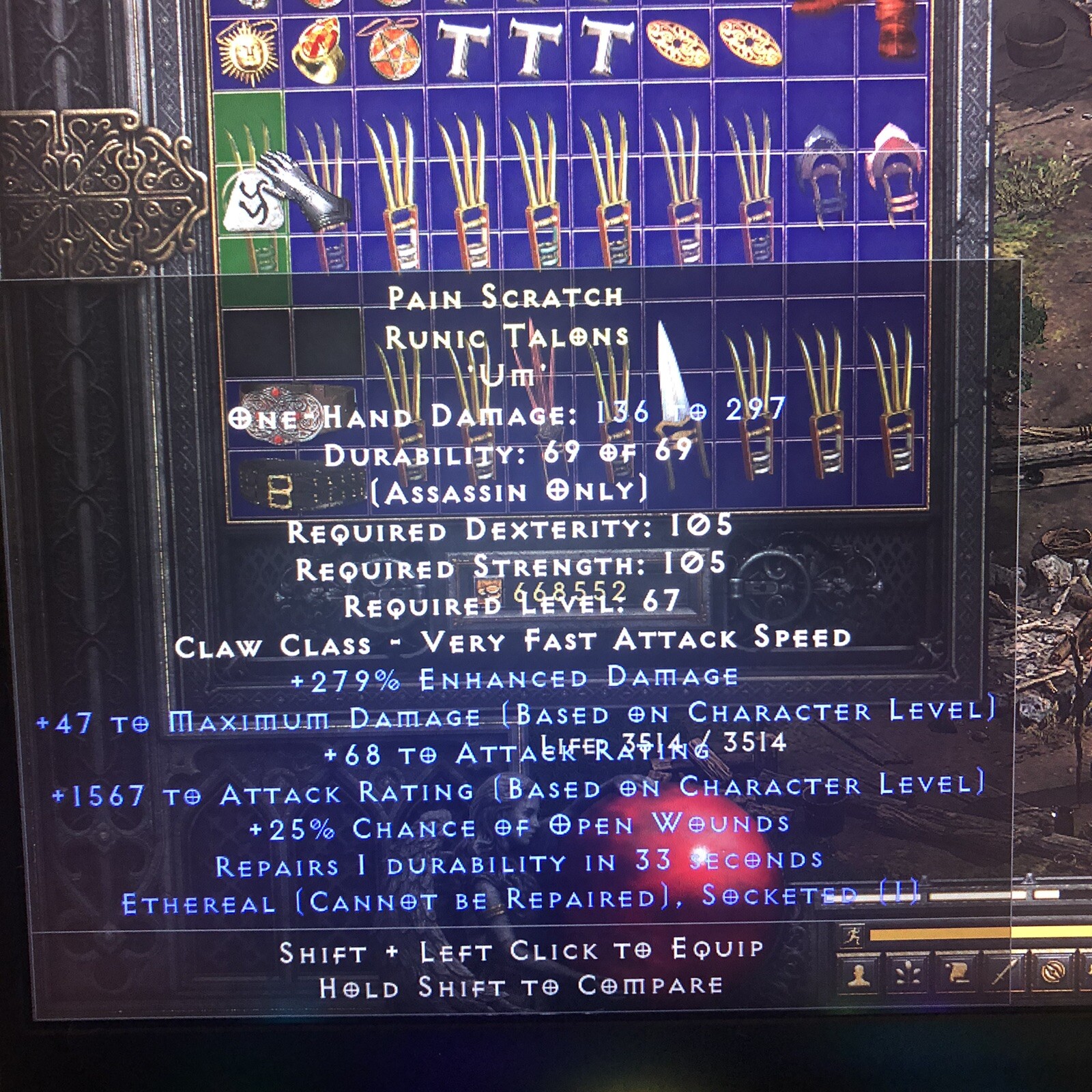Select the swirl skill icon on the action bar
Image resolution: width=1092 pixels, height=1092 pixels.
coord(1053,971)
